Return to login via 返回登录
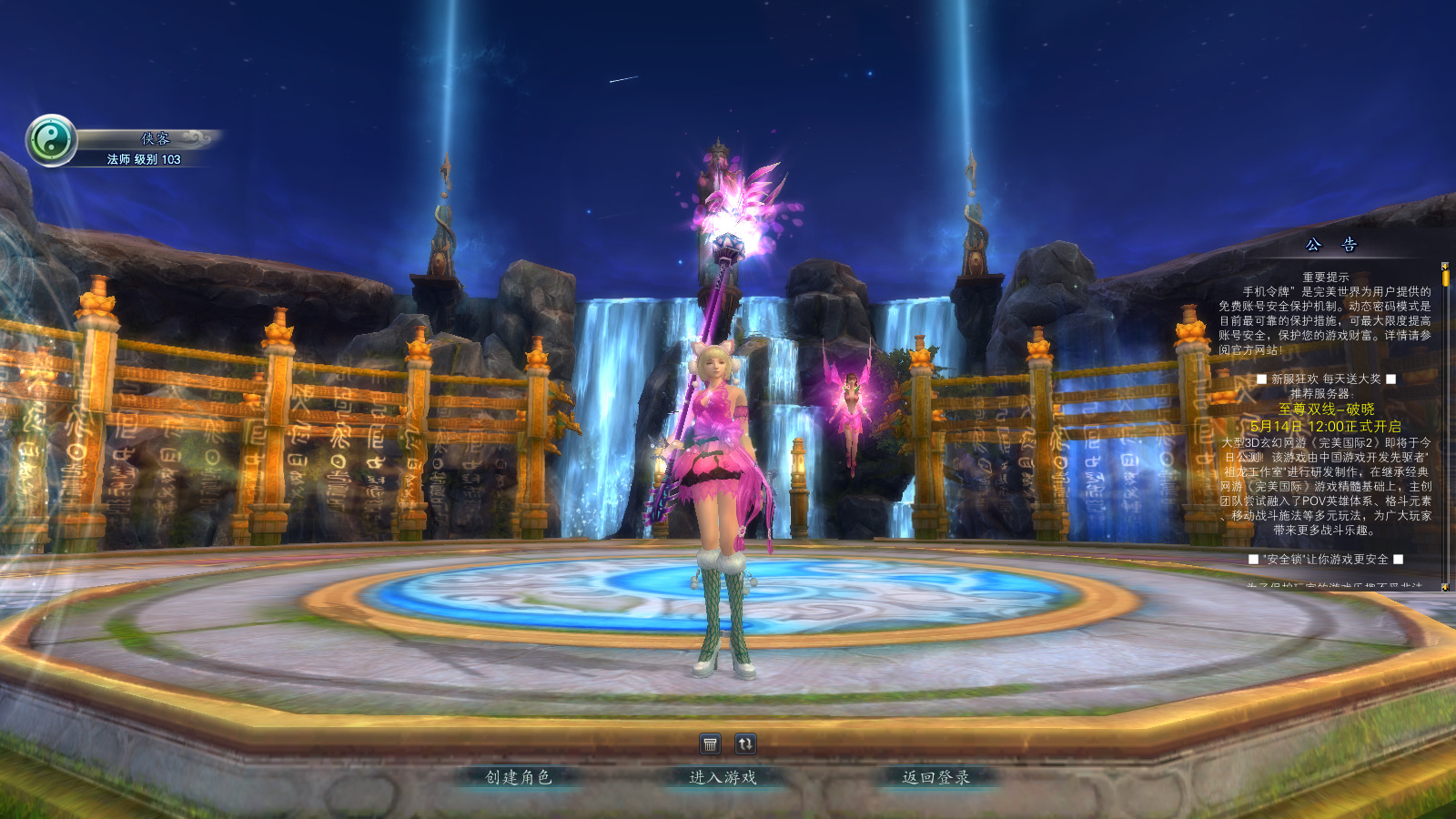This screenshot has height=819, width=1456. (x=935, y=777)
